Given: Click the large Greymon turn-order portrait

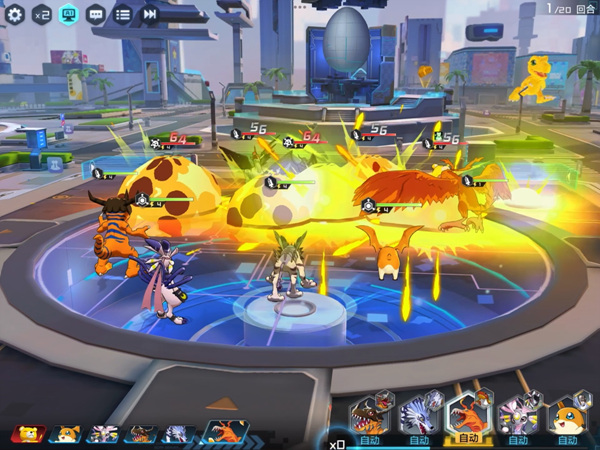Looking at the screenshot, I should click(227, 430).
